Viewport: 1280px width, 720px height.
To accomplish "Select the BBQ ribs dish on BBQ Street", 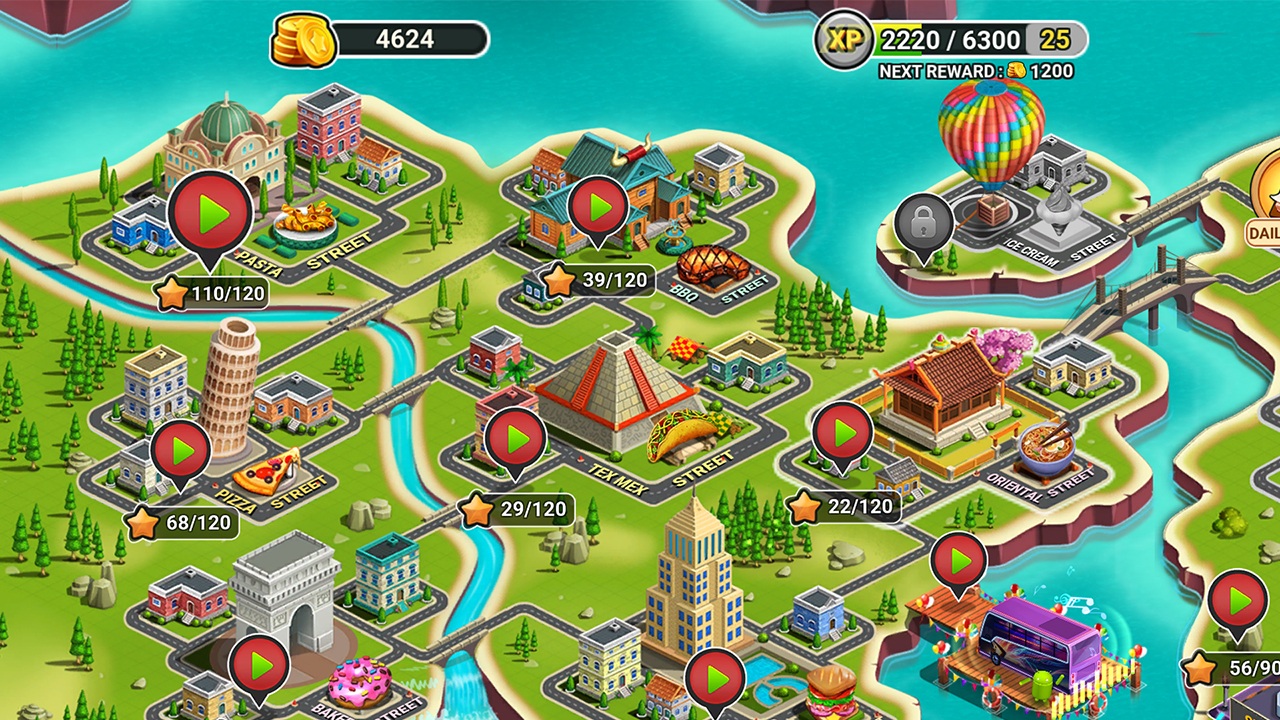I will (712, 262).
